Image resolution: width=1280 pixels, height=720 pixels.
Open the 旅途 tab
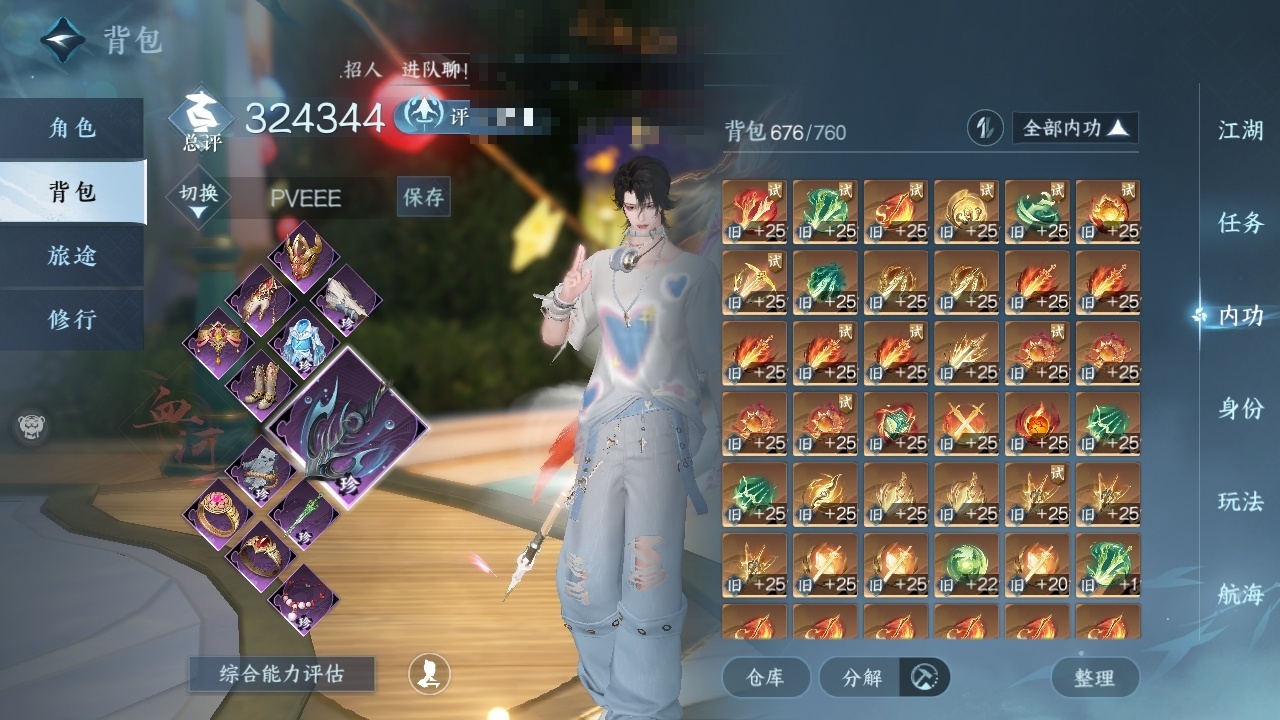pyautogui.click(x=72, y=255)
